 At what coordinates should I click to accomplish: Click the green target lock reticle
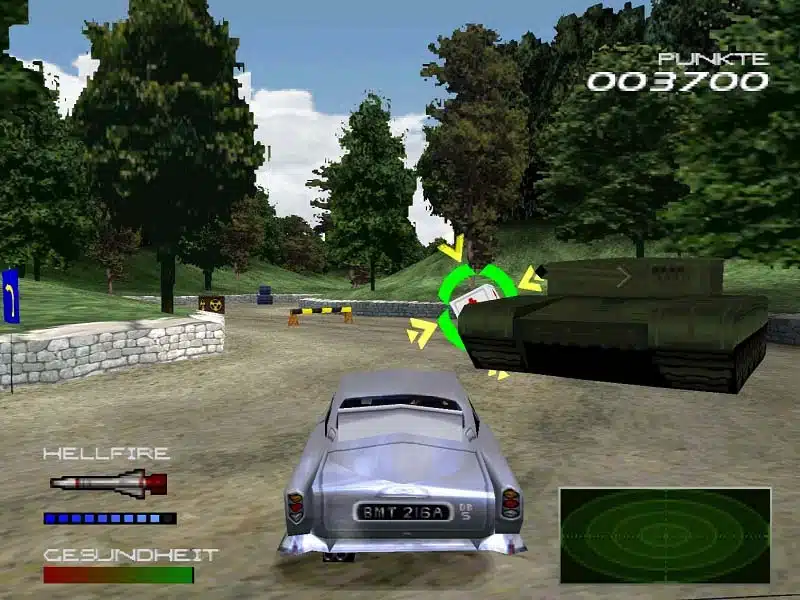click(477, 306)
